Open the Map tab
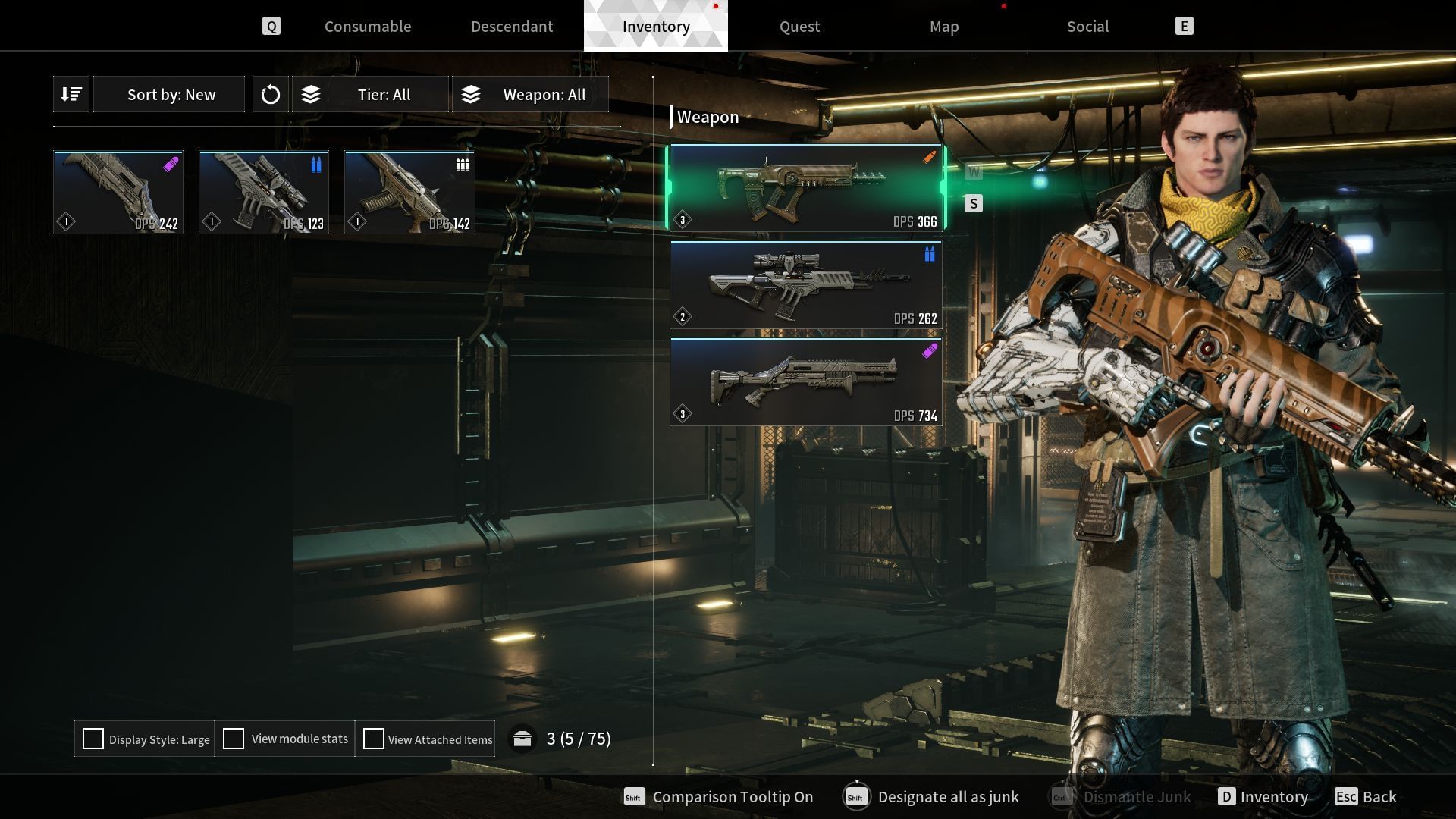1456x819 pixels. [x=944, y=27]
